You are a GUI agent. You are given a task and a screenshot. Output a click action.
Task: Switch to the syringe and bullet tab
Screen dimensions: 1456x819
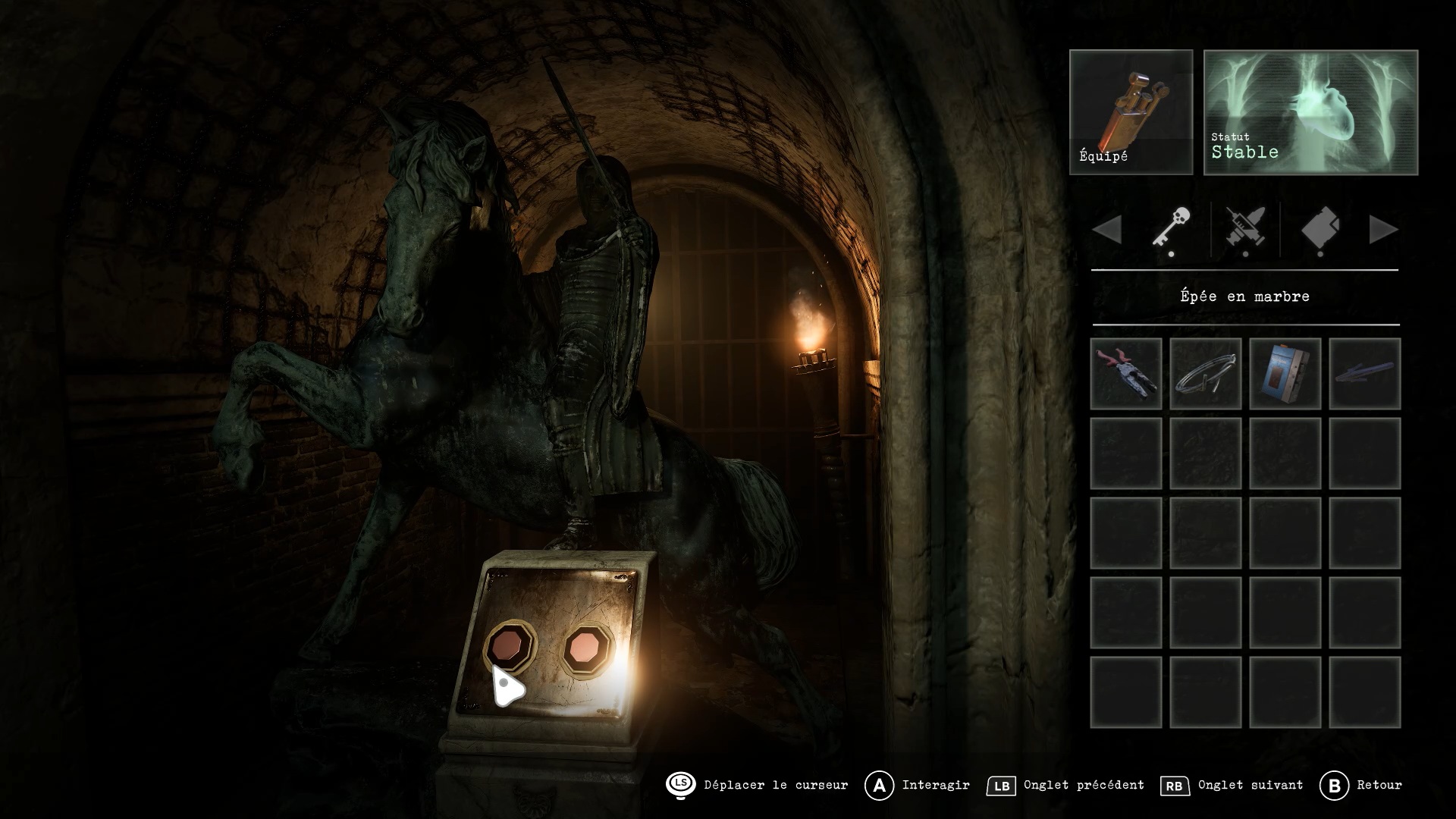(x=1245, y=228)
